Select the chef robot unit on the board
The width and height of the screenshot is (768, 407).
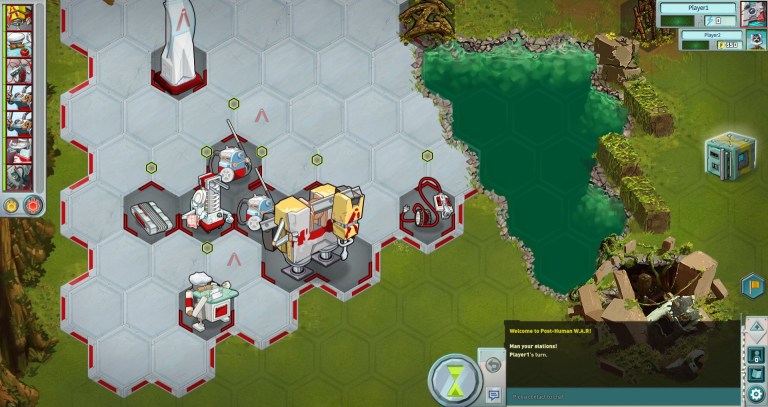click(210, 296)
